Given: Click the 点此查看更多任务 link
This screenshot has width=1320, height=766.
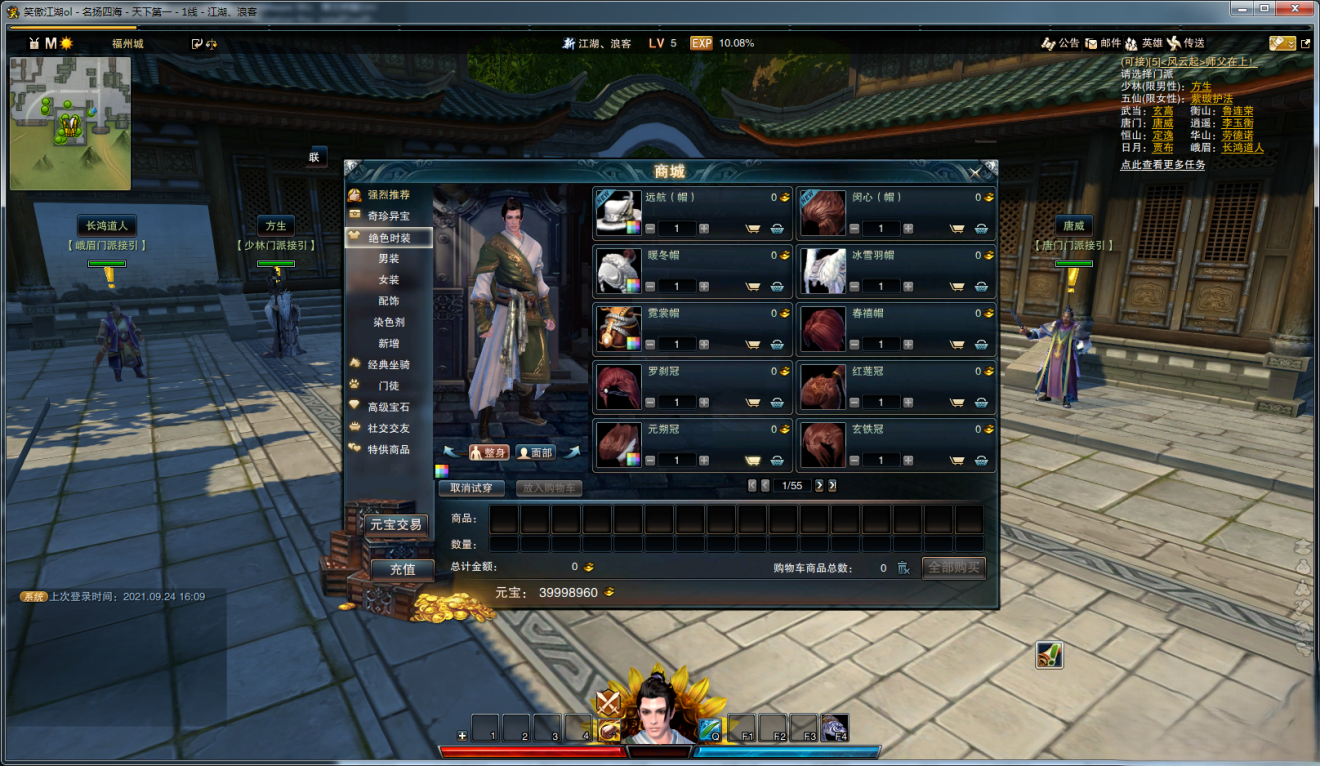Looking at the screenshot, I should [1162, 165].
